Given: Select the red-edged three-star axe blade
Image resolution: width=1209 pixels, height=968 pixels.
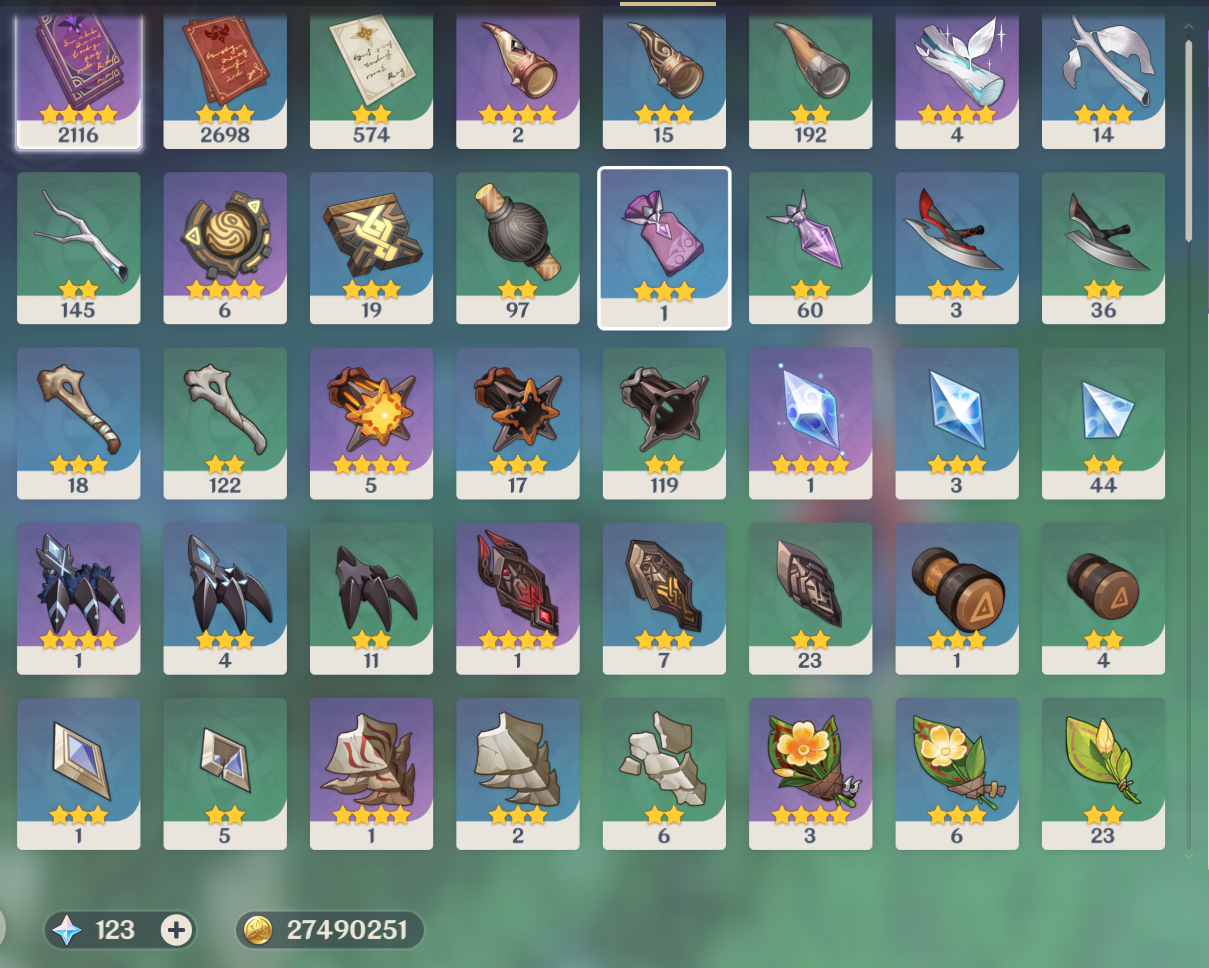Looking at the screenshot, I should (x=956, y=245).
